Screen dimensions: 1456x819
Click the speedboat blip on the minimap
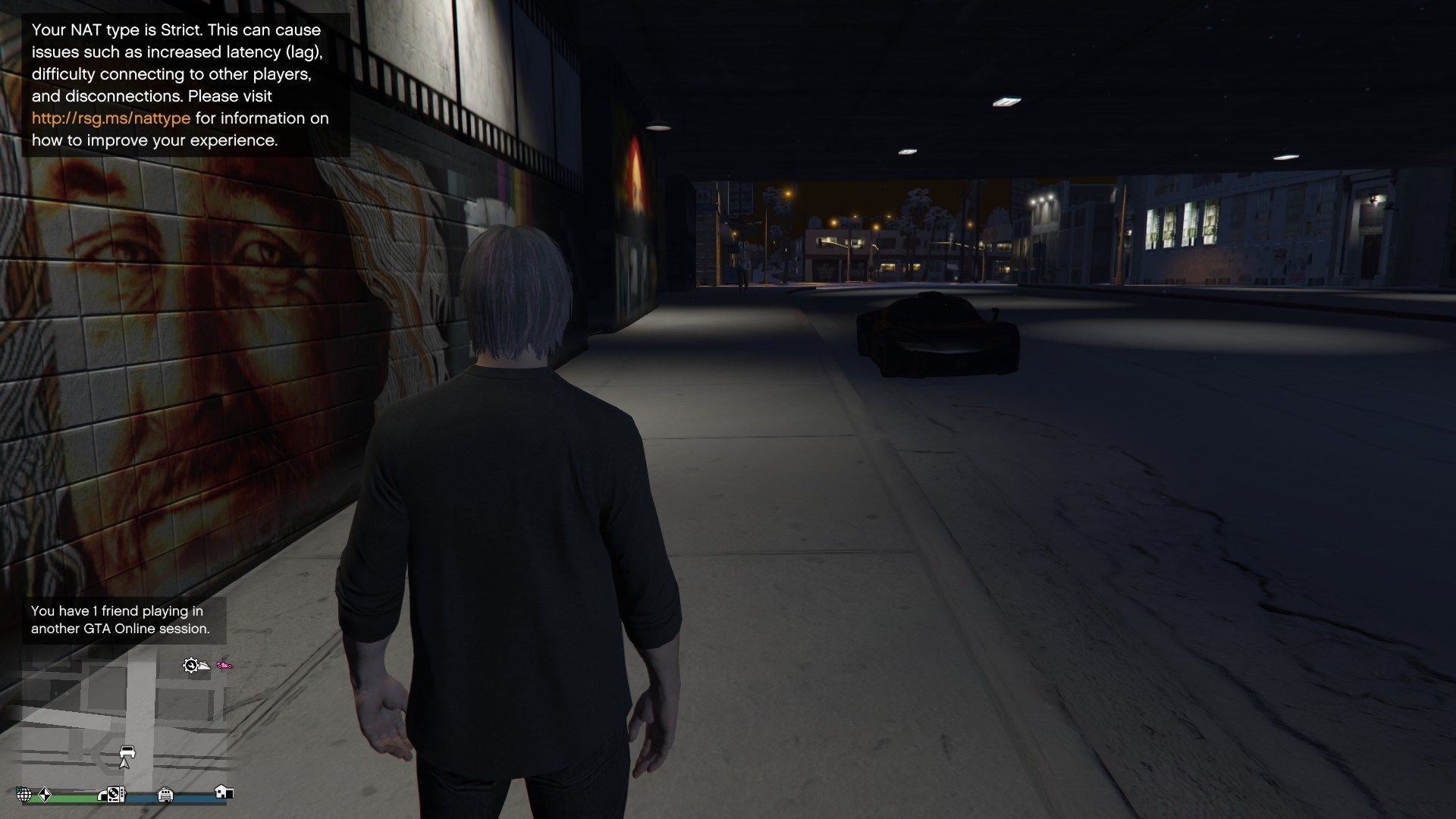(x=204, y=667)
